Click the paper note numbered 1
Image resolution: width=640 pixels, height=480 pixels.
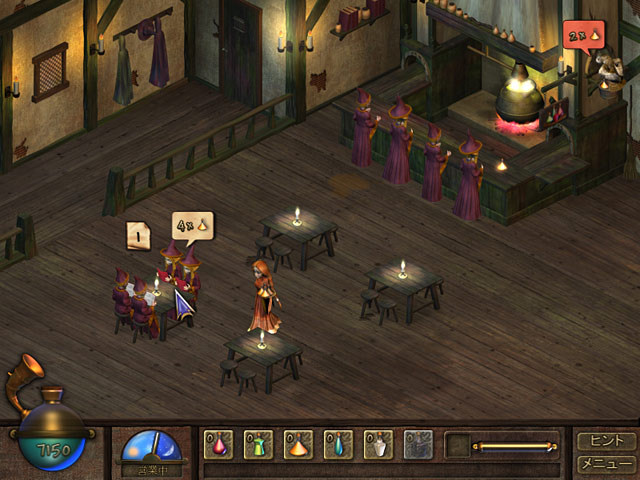(x=139, y=235)
